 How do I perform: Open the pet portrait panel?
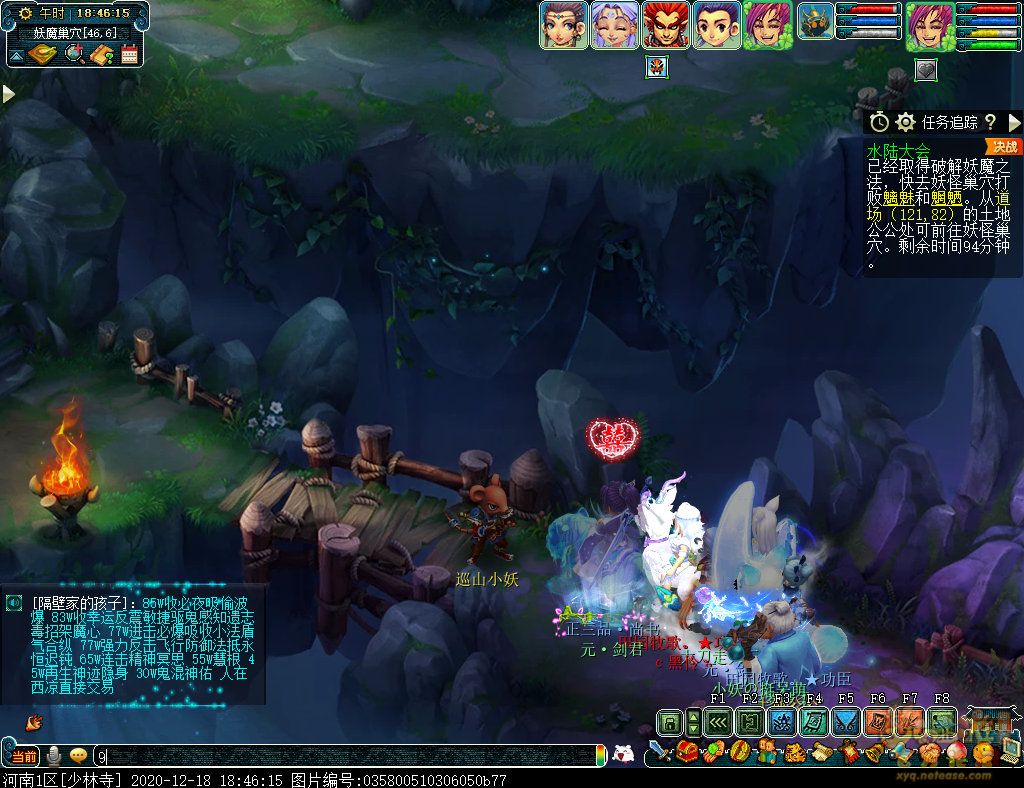[x=815, y=22]
